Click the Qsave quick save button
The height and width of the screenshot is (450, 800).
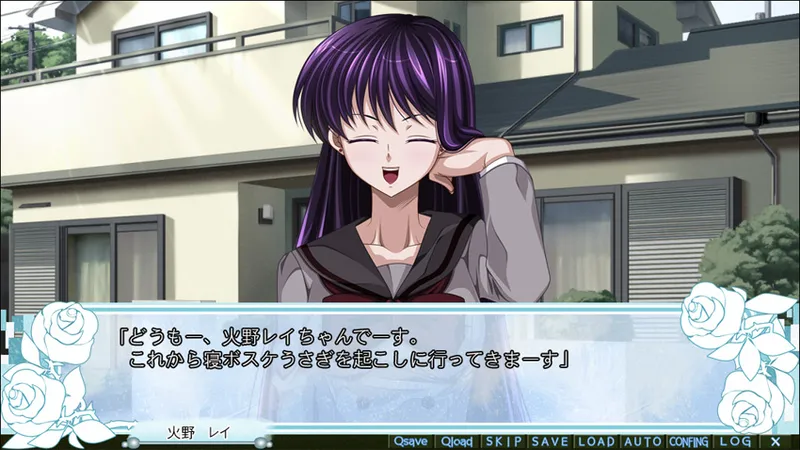click(411, 441)
